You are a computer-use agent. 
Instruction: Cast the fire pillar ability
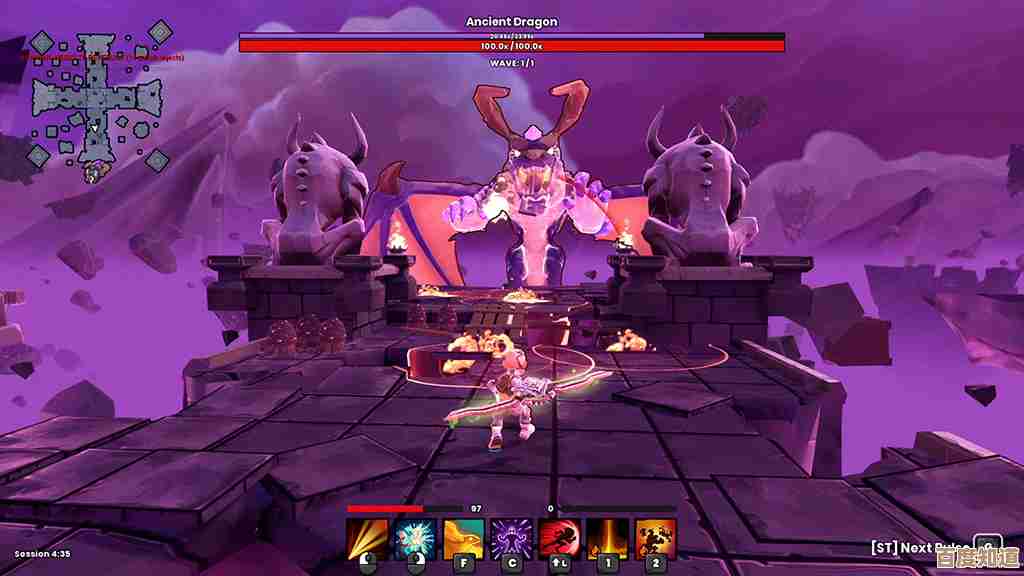(607, 538)
